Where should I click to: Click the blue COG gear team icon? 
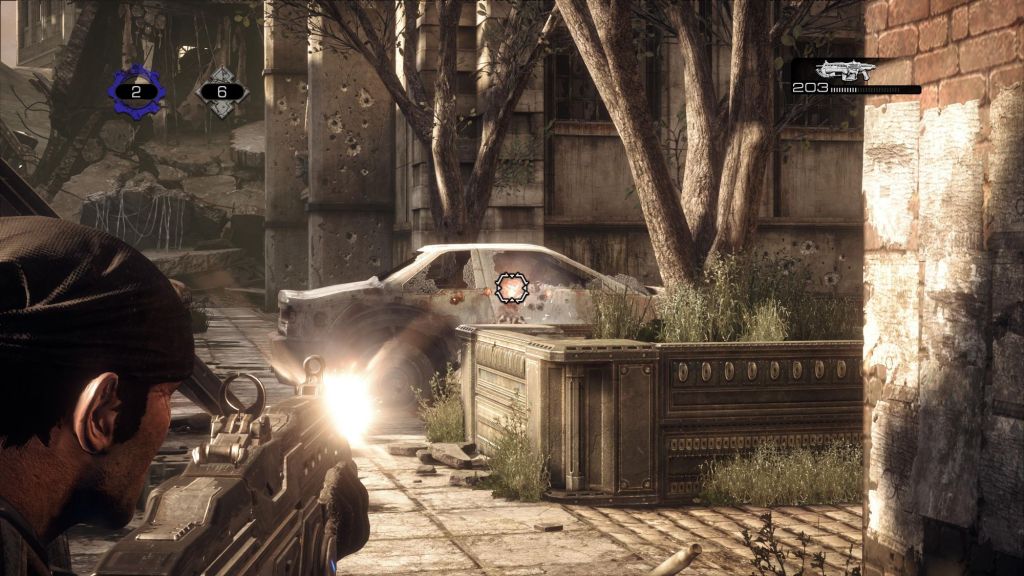pyautogui.click(x=137, y=91)
